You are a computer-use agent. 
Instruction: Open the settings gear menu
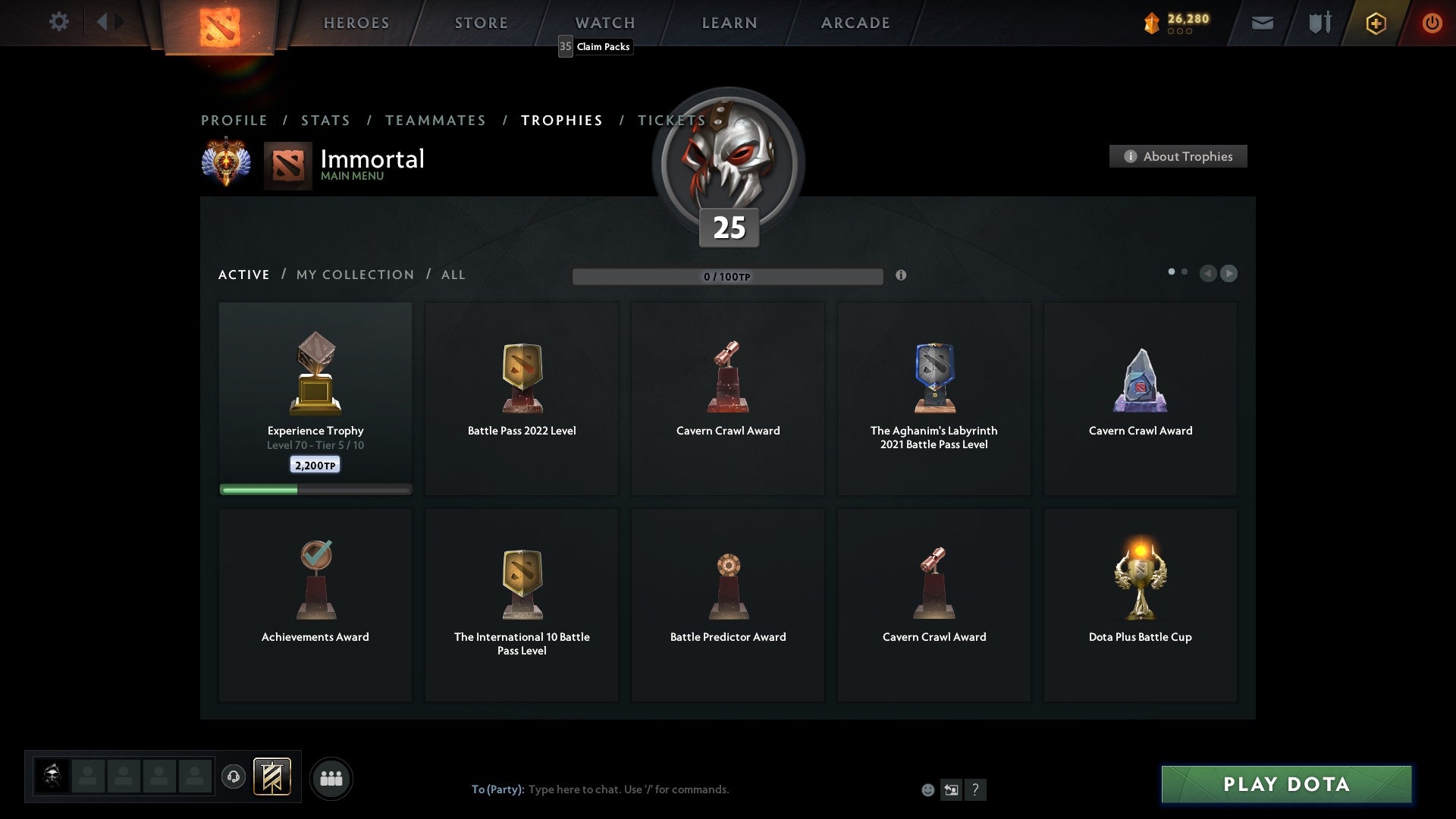coord(59,22)
